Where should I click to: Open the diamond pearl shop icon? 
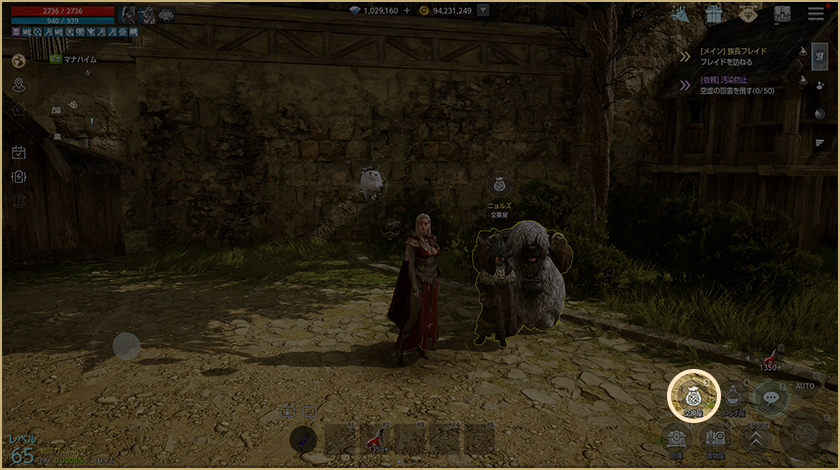(748, 14)
